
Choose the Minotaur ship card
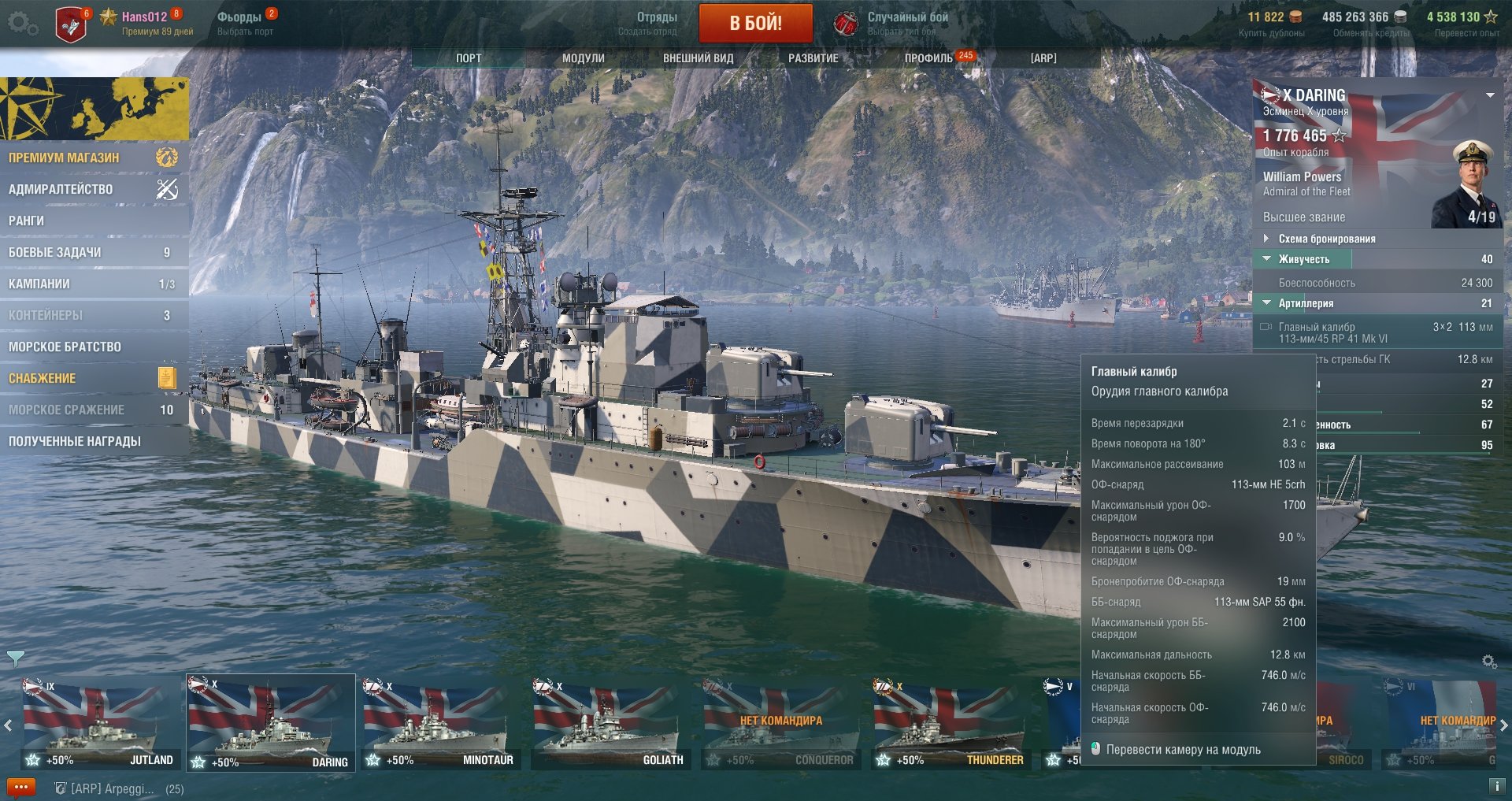(439, 722)
